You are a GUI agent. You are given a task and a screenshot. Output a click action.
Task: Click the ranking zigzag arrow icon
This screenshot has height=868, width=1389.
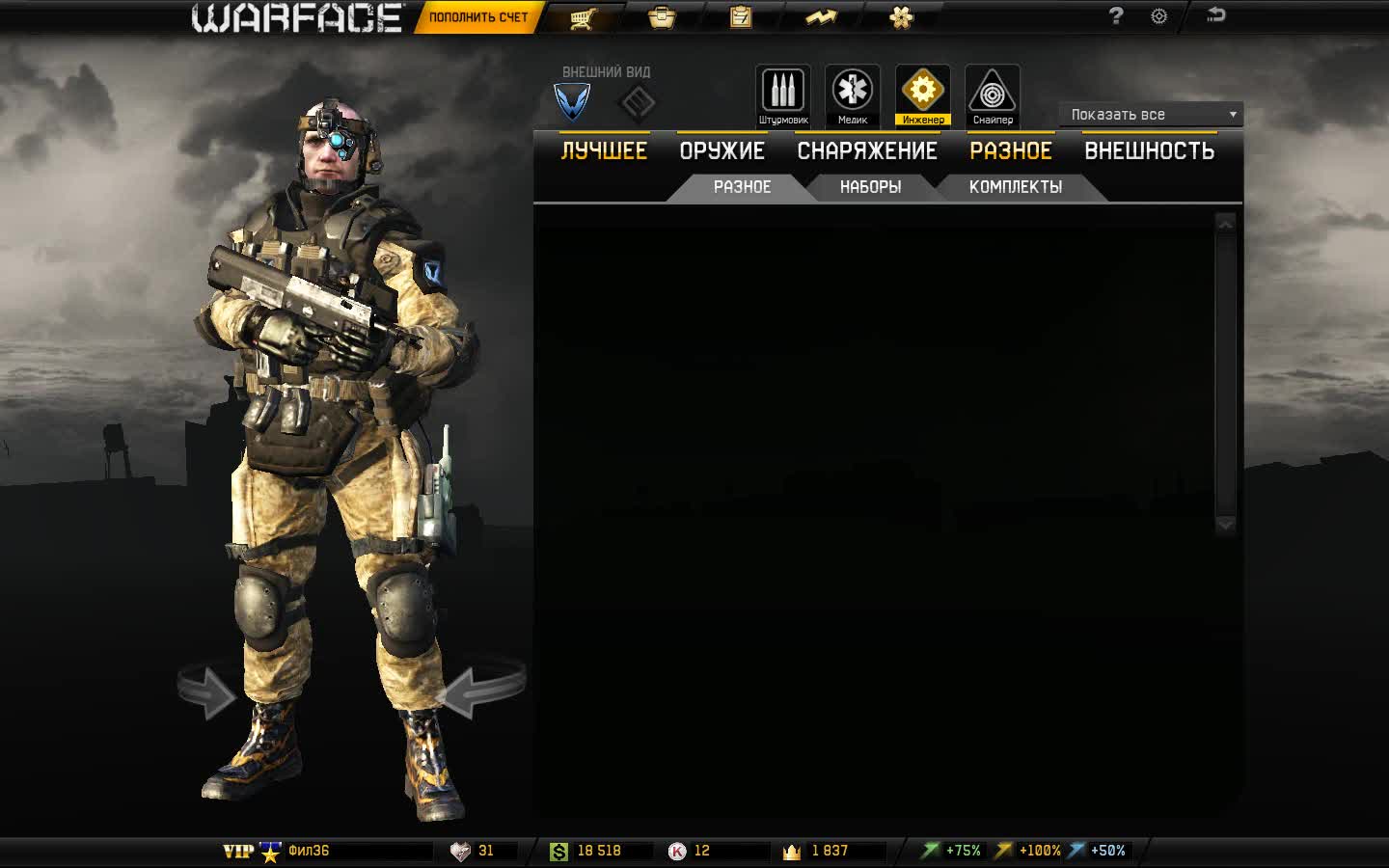tap(822, 16)
